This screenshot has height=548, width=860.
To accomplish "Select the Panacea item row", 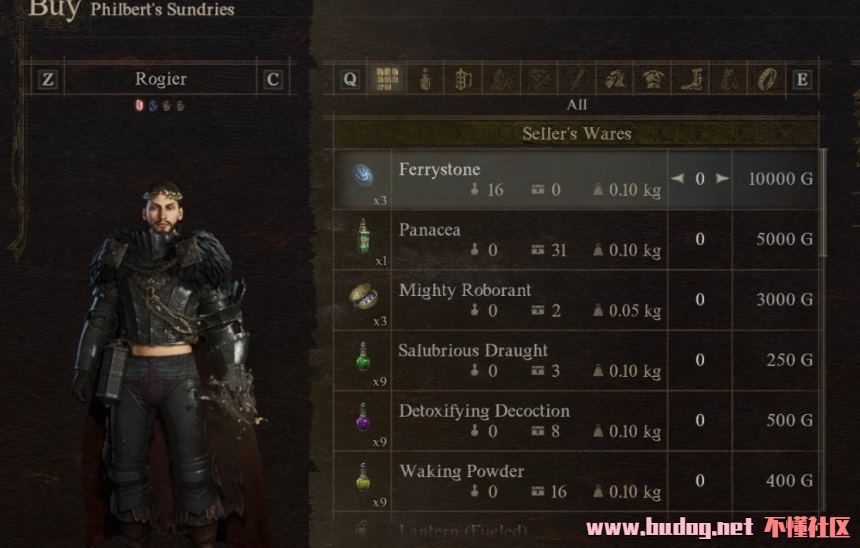I will coord(500,240).
